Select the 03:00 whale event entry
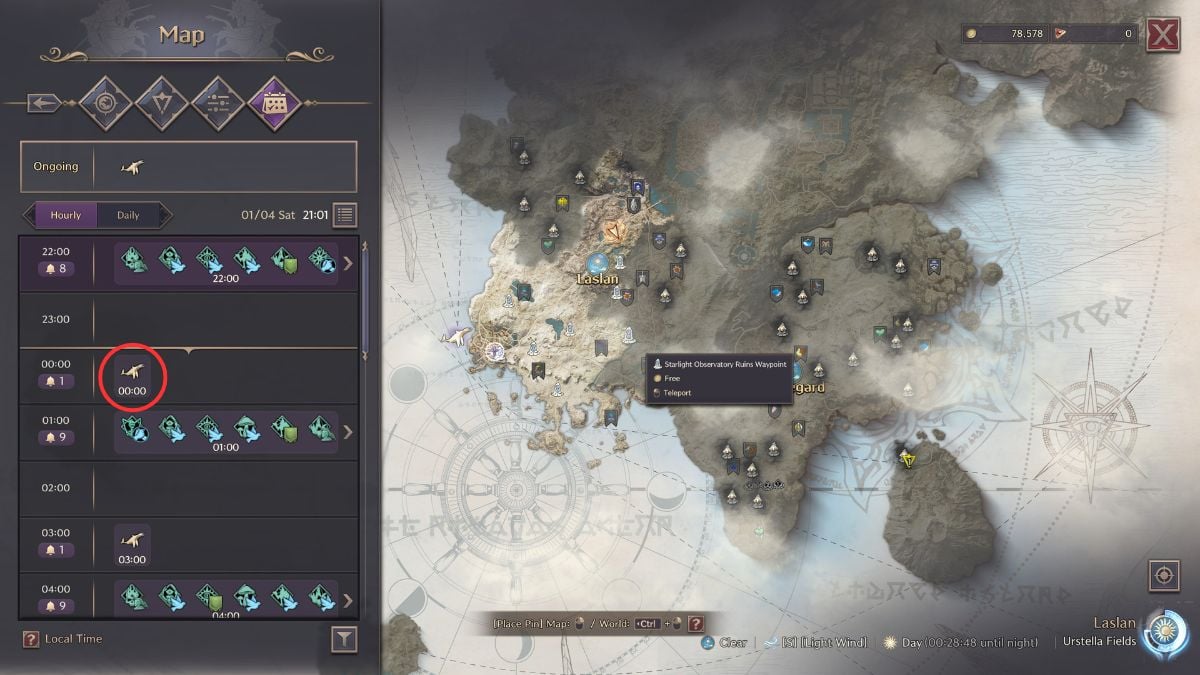This screenshot has height=675, width=1200. point(132,545)
